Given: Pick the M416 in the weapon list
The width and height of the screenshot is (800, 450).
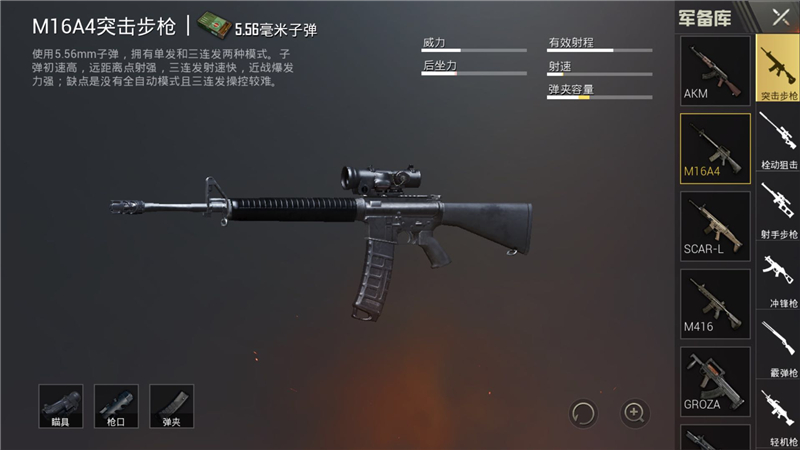Looking at the screenshot, I should [x=714, y=304].
